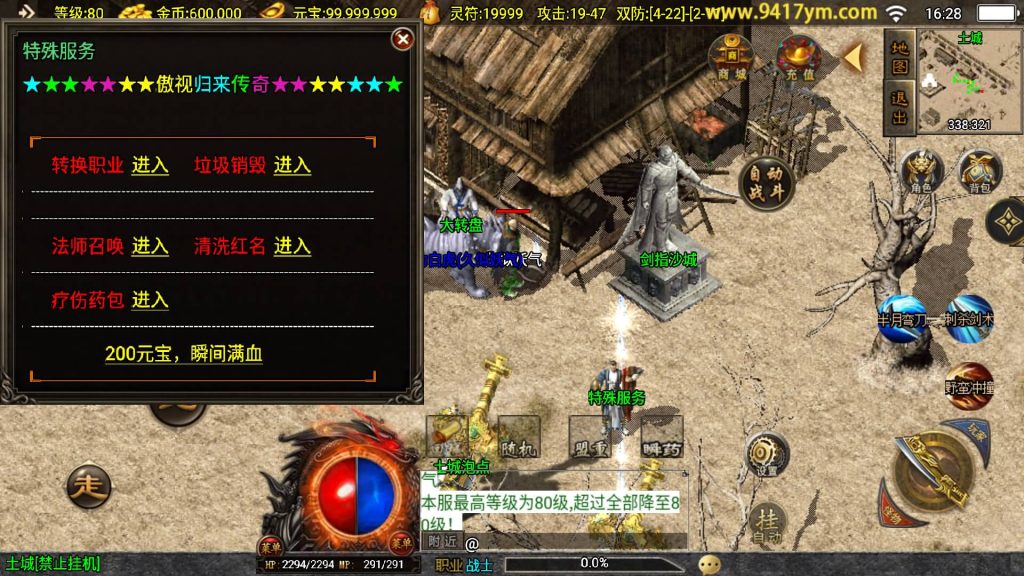Open the 设置 gear settings
The height and width of the screenshot is (576, 1024).
click(767, 455)
